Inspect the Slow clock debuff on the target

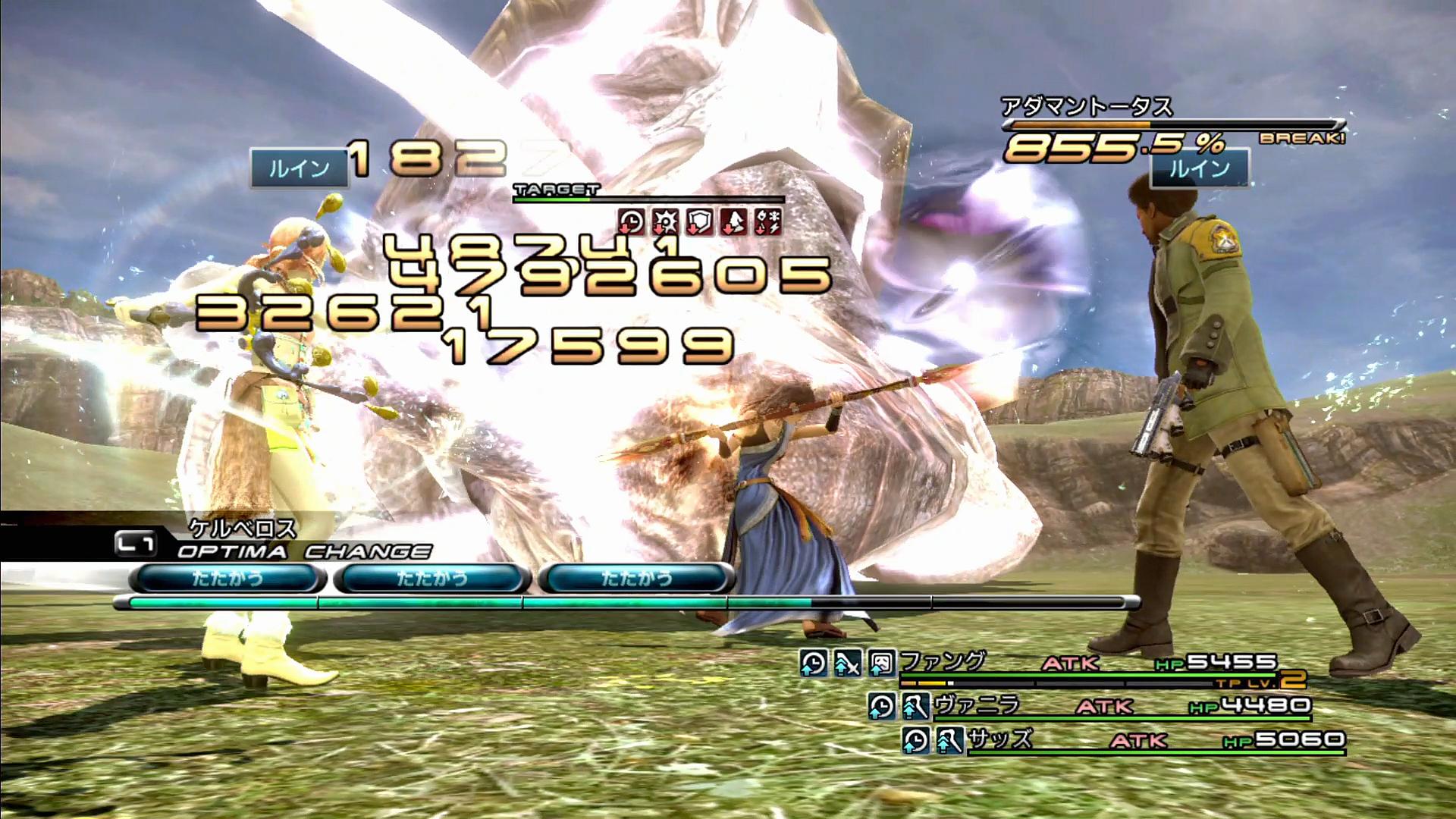coord(632,221)
